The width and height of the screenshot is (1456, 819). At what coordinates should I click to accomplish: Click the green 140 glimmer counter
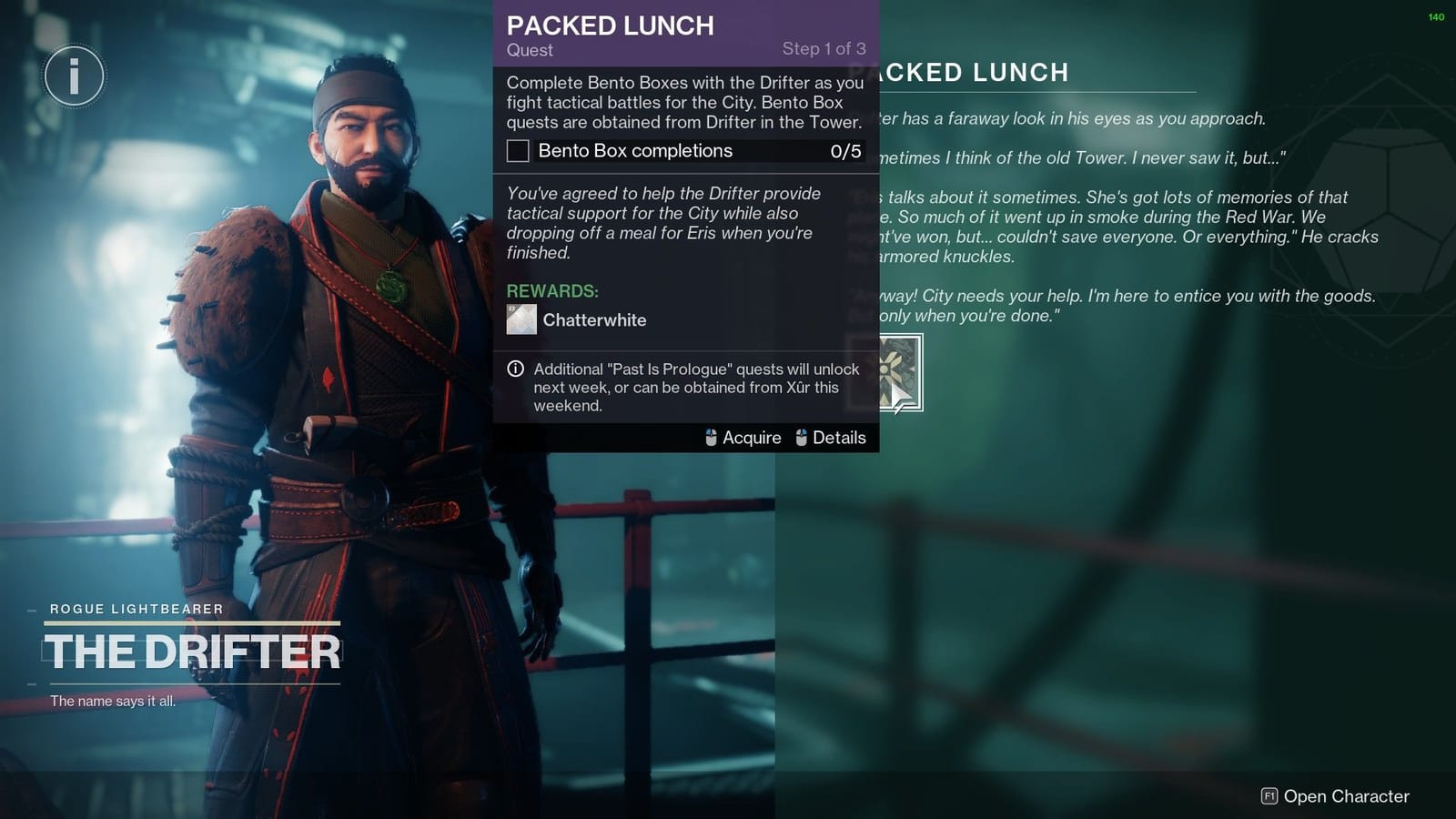click(1436, 15)
